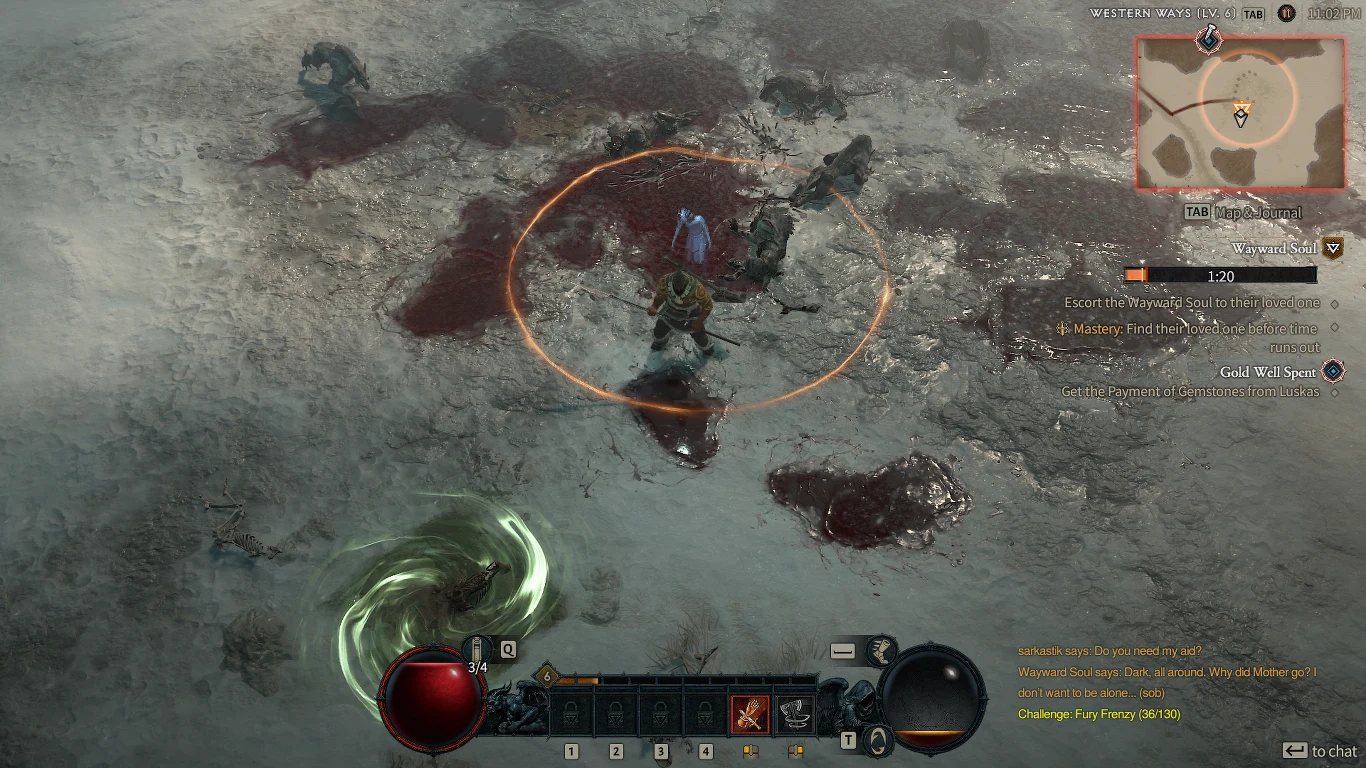Click the mount boot icon beside the resource globe
This screenshot has width=1366, height=768.
tap(880, 651)
